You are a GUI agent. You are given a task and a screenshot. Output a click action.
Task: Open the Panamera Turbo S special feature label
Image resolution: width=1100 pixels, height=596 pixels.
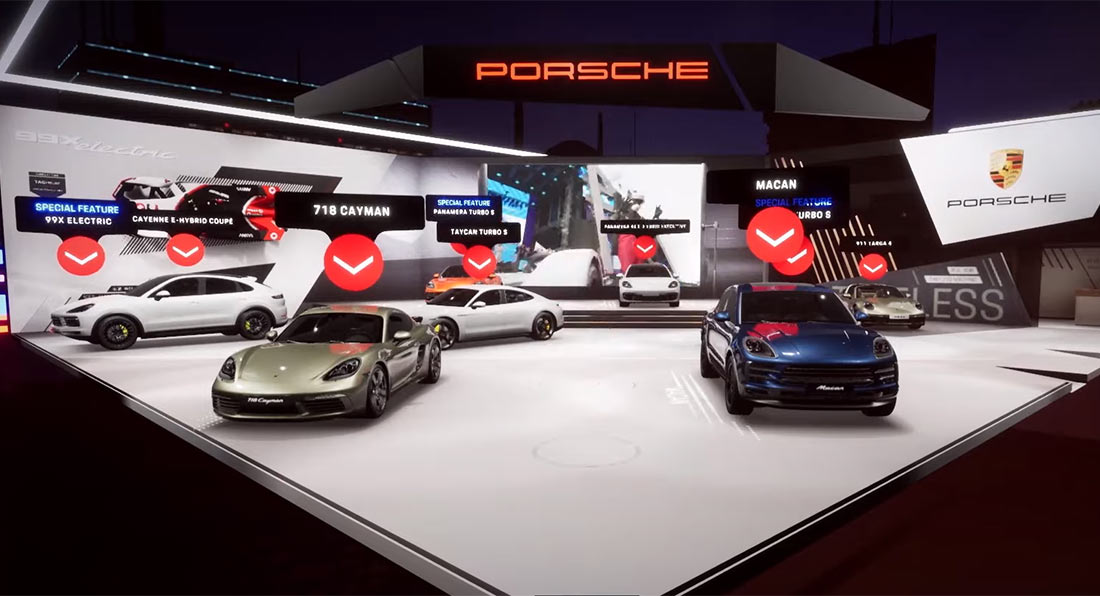tap(463, 207)
